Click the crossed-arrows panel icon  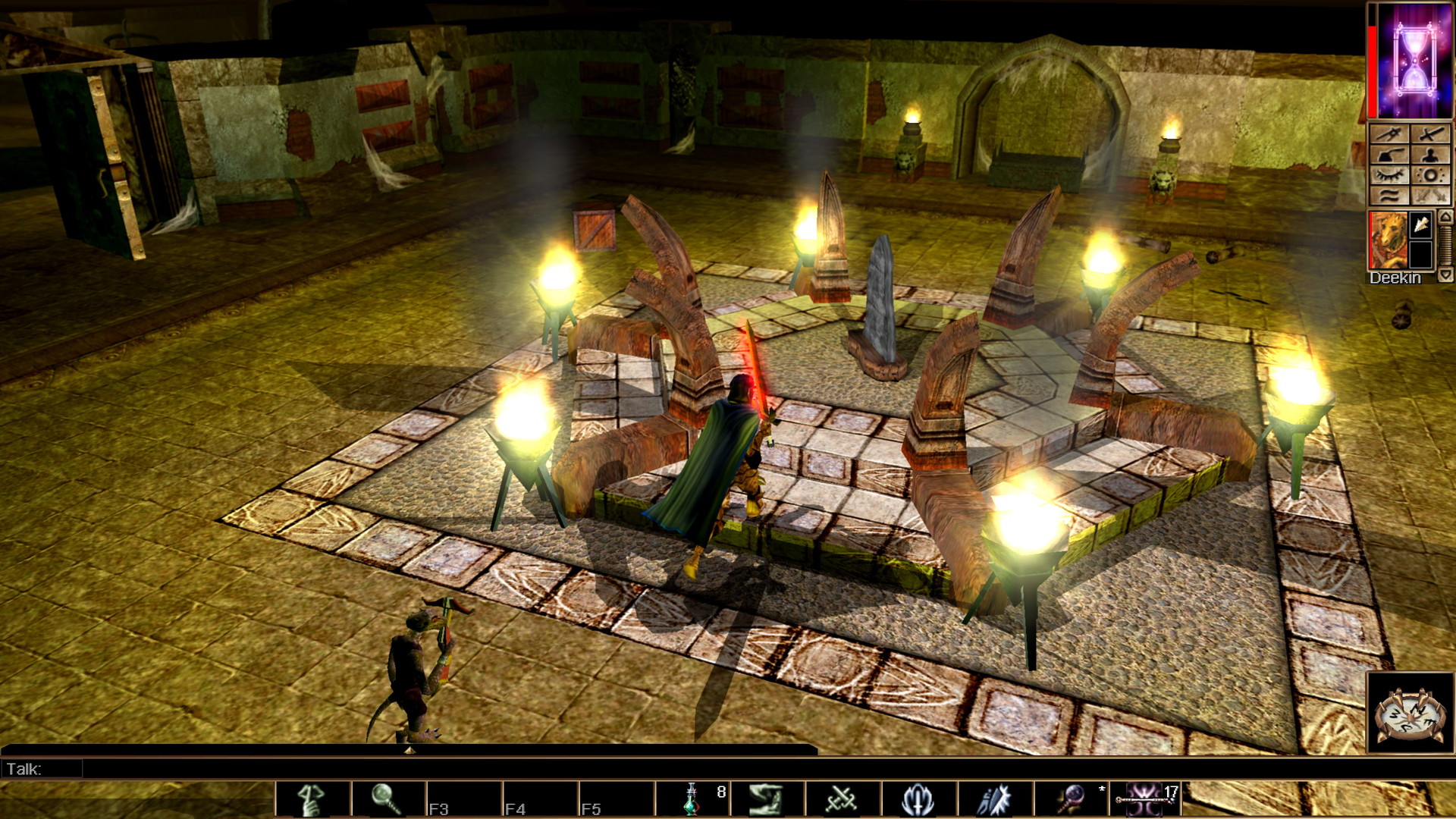[x=1389, y=133]
